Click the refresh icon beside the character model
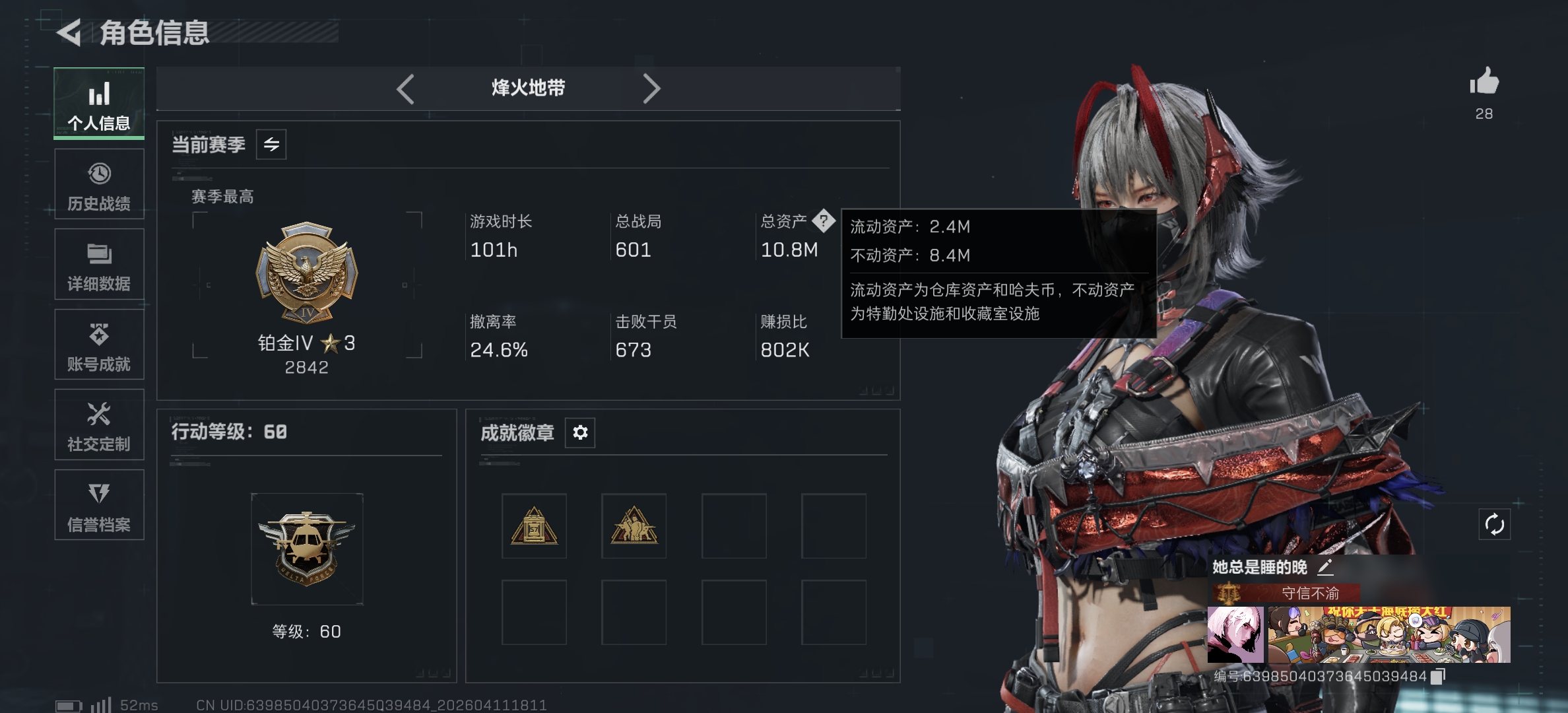 tap(1495, 525)
